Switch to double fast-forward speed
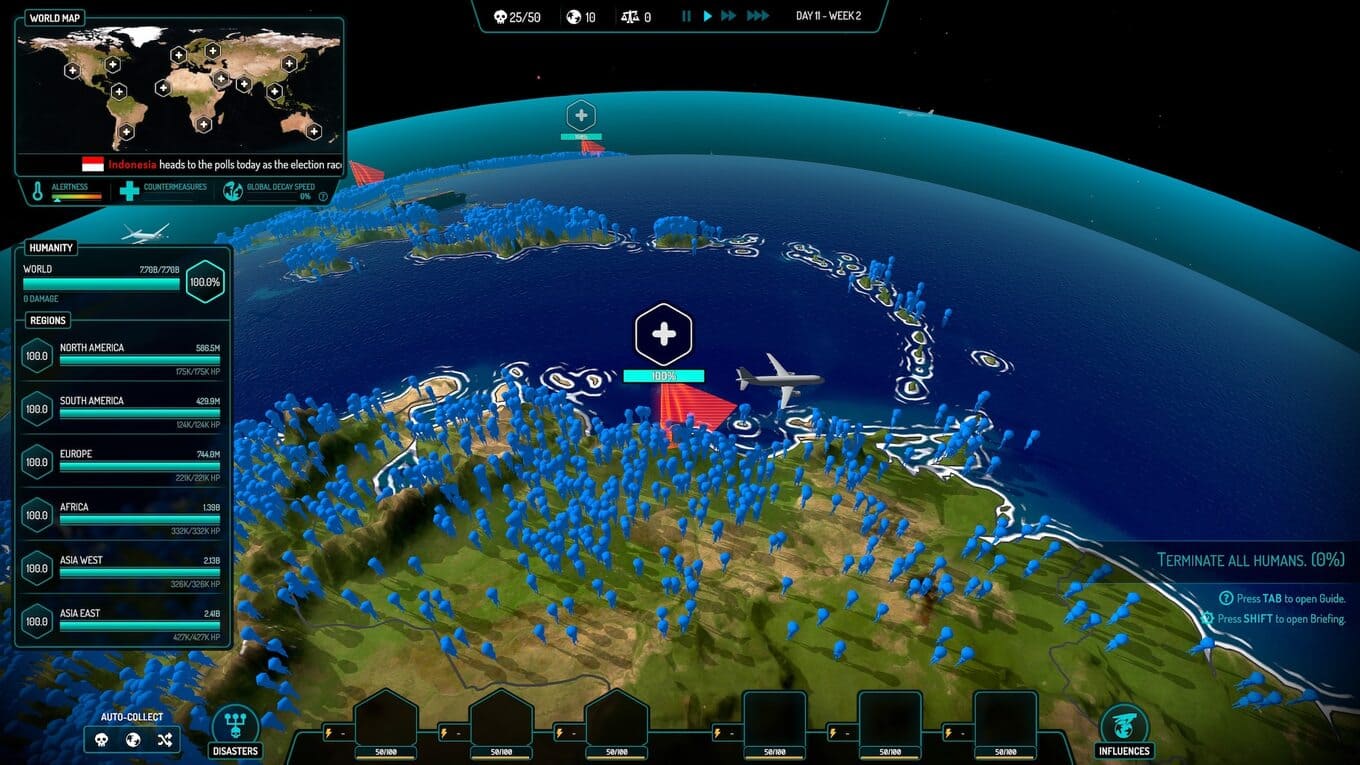Viewport: 1360px width, 765px height. coord(729,16)
